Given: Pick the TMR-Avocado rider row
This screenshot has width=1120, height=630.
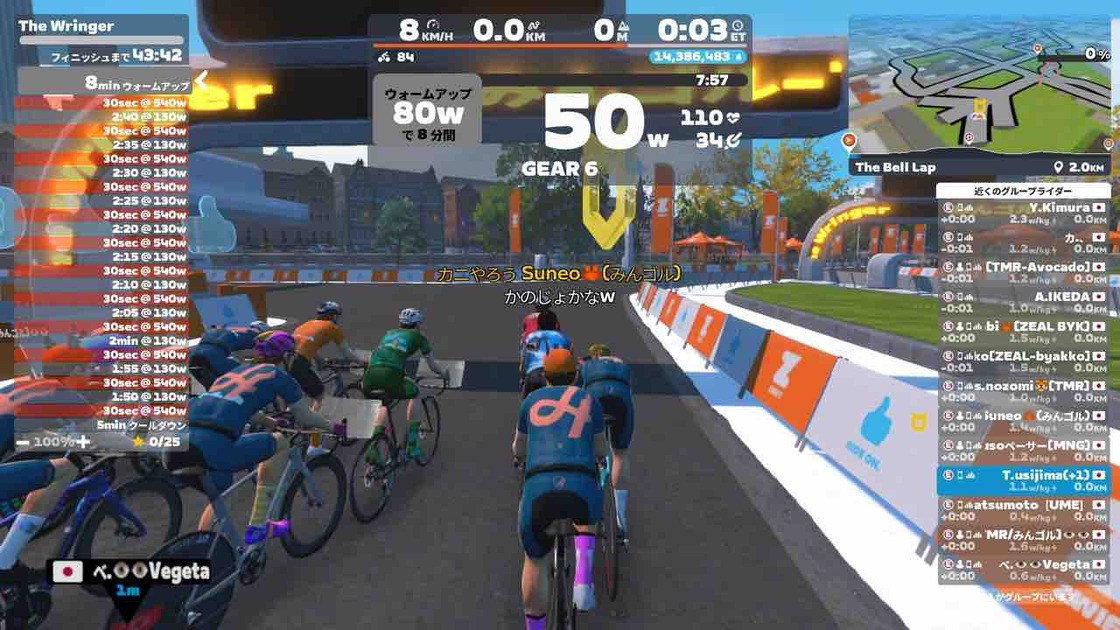Looking at the screenshot, I should [x=1024, y=272].
